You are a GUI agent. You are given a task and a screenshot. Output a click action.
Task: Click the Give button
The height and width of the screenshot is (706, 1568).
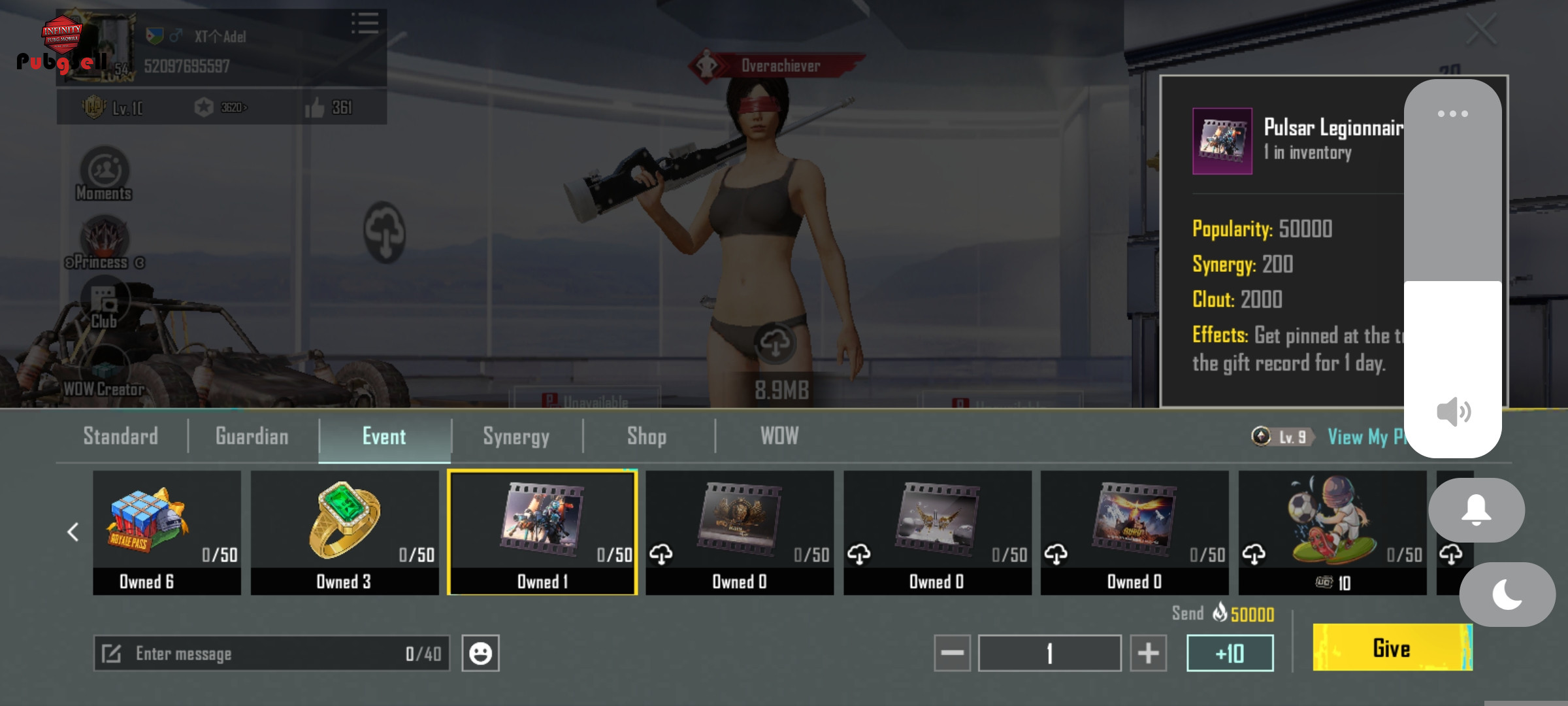(x=1392, y=648)
